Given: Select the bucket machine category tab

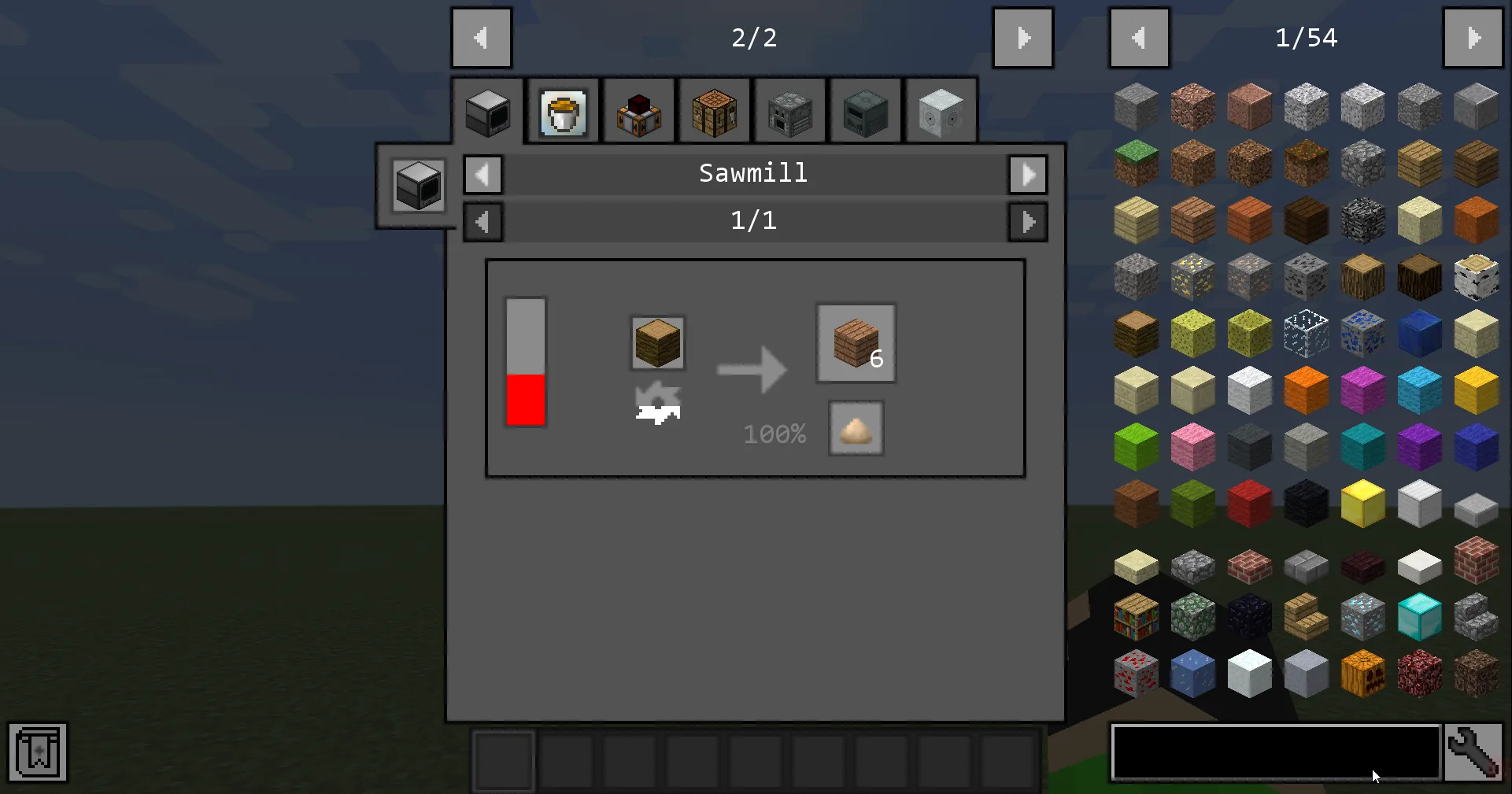Looking at the screenshot, I should pyautogui.click(x=563, y=112).
